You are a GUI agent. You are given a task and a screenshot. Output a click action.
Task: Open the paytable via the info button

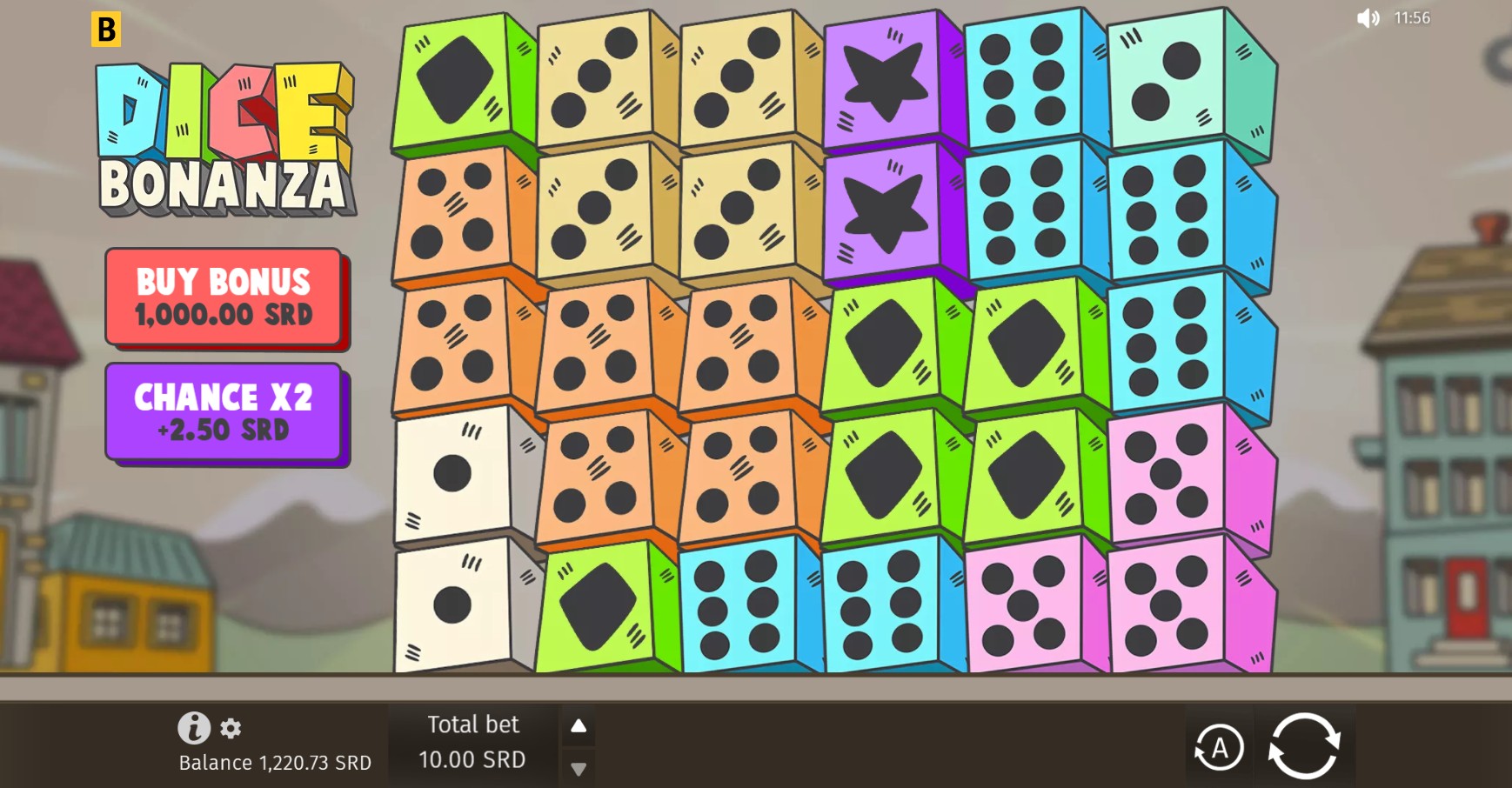coord(195,728)
